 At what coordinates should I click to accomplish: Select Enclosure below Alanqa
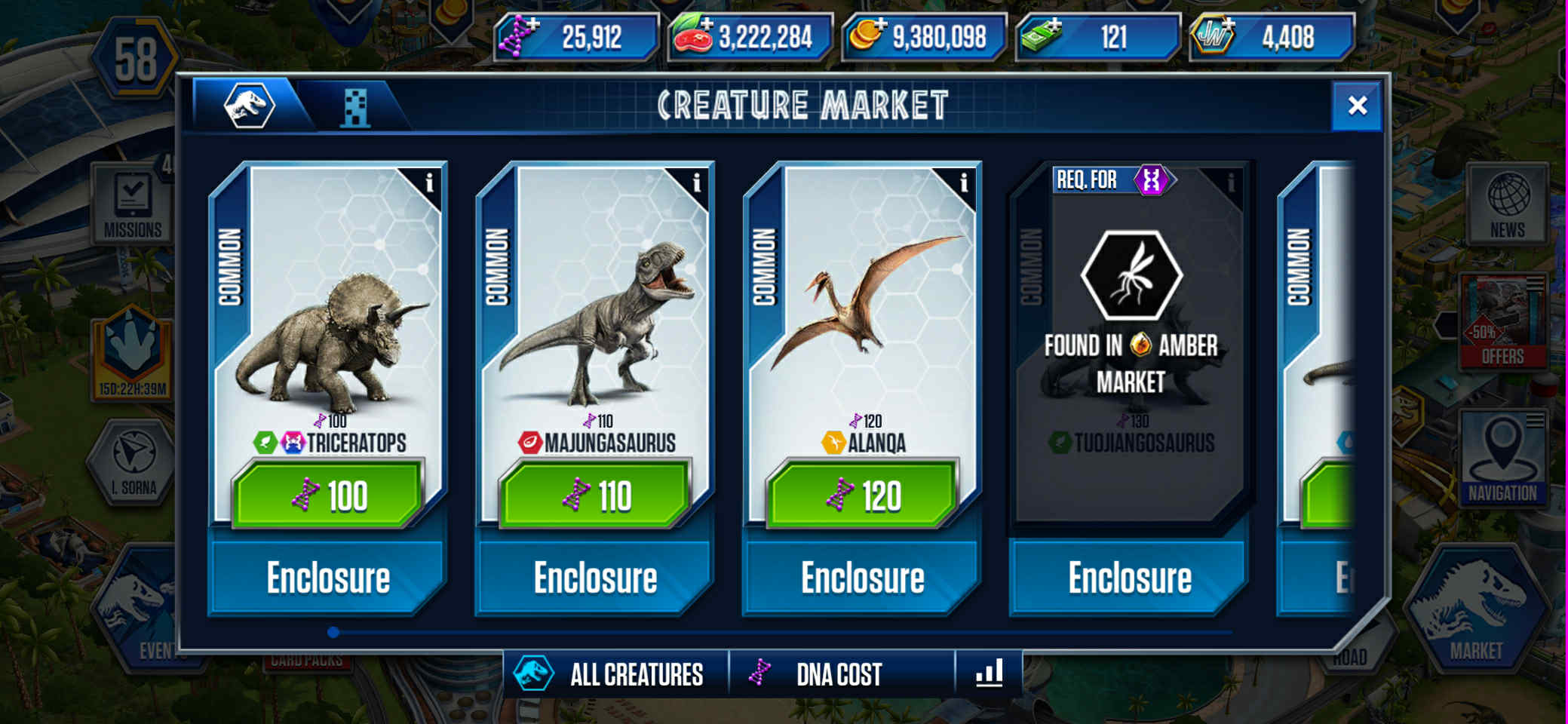pos(863,578)
